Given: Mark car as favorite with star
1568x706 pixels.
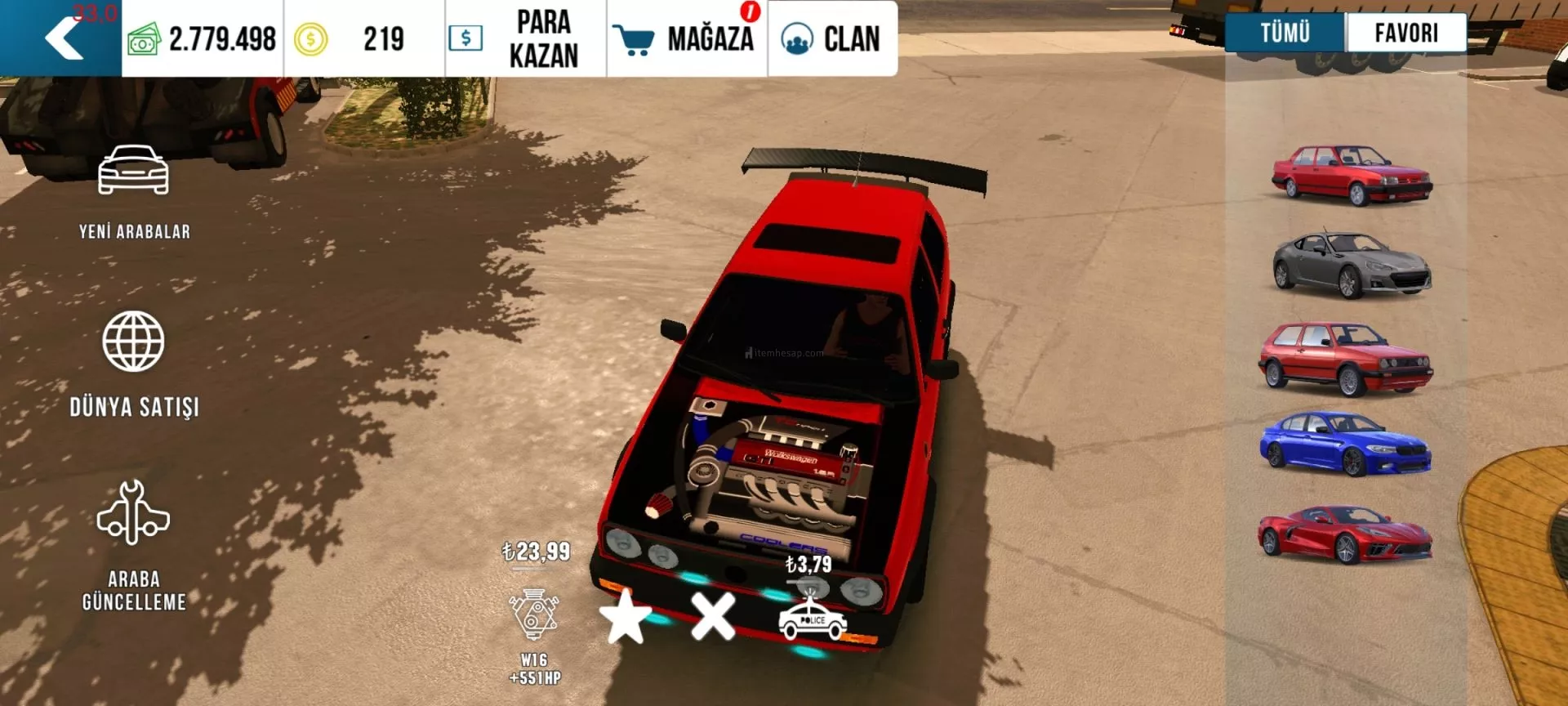Looking at the screenshot, I should (x=626, y=616).
